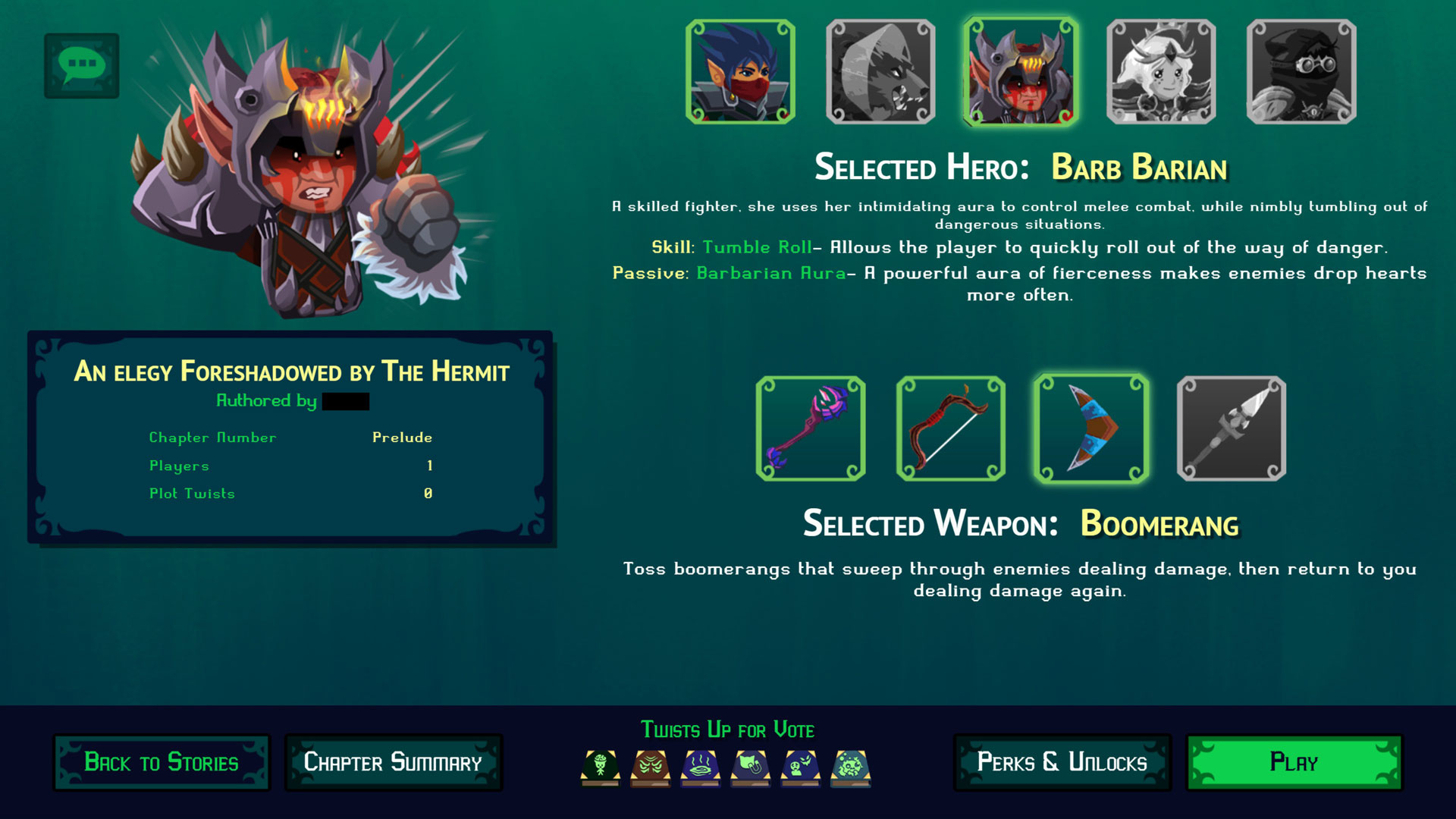Open the chat speech bubble icon
1456x819 pixels.
[x=82, y=65]
